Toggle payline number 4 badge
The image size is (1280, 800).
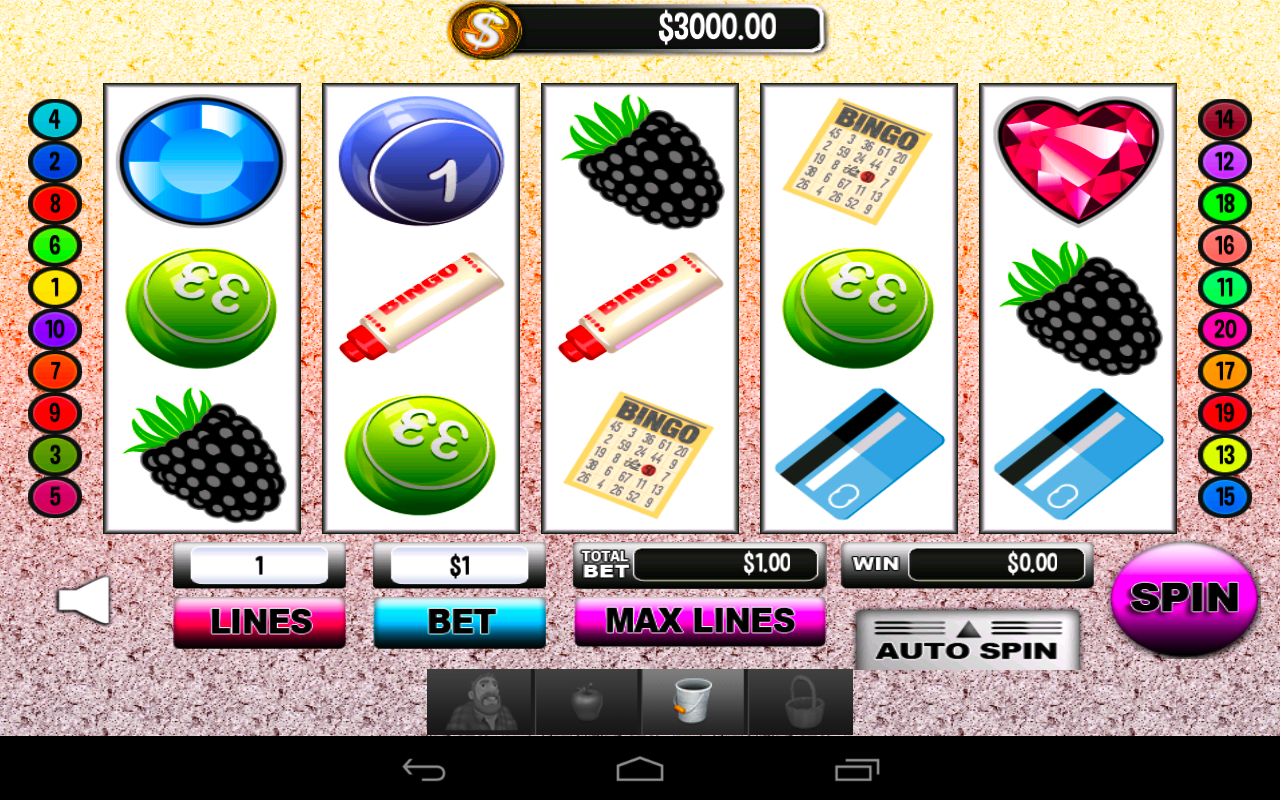(54, 119)
